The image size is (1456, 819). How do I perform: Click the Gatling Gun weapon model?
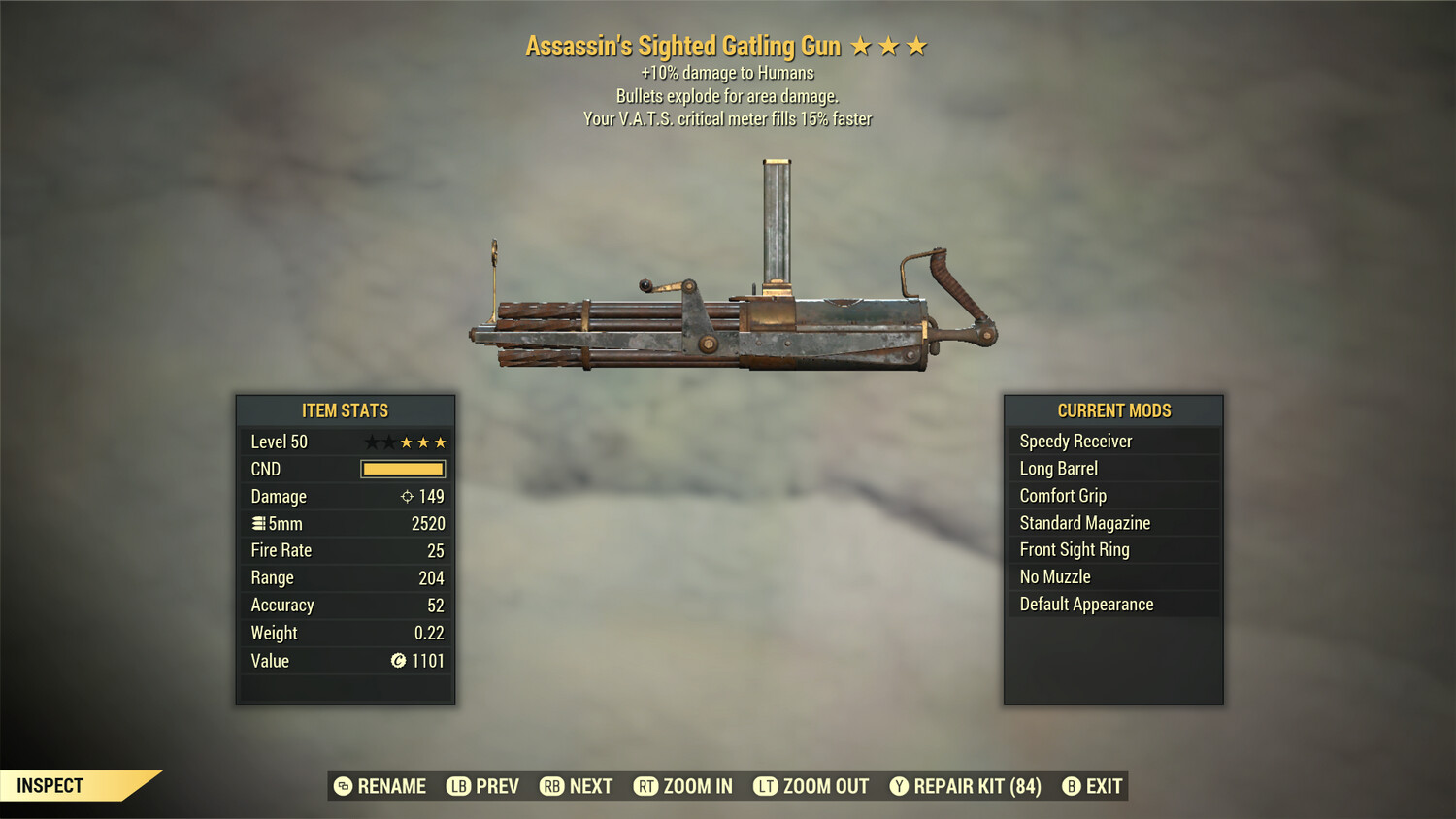pos(738,320)
